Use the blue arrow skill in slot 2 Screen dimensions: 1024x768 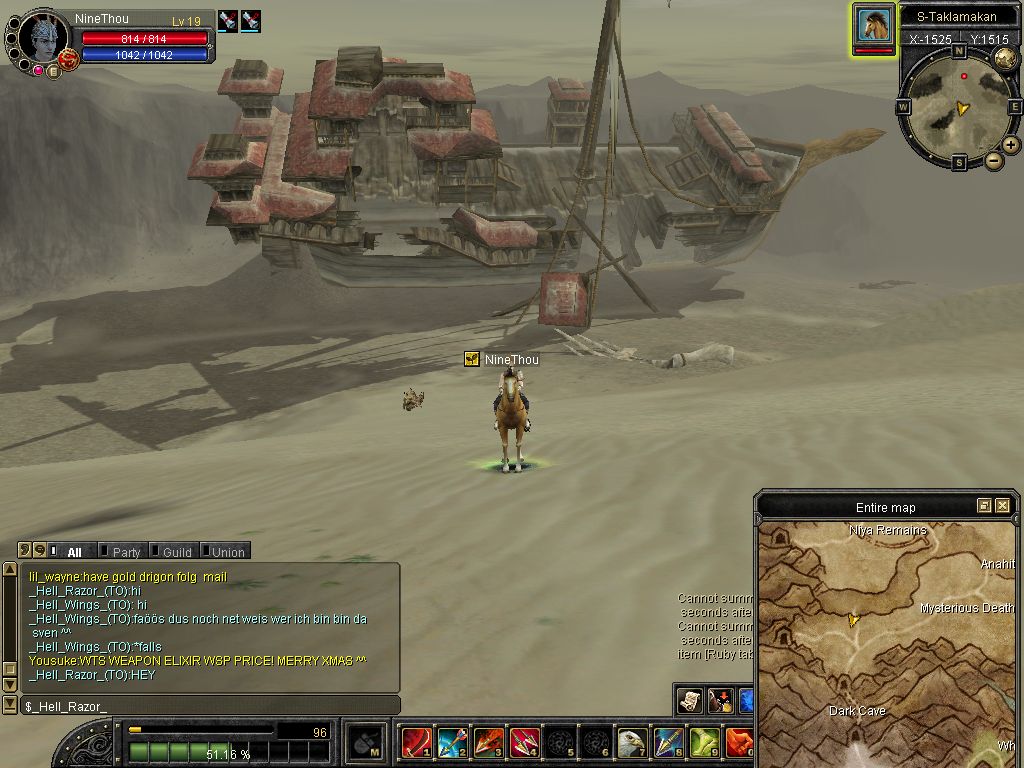click(452, 743)
